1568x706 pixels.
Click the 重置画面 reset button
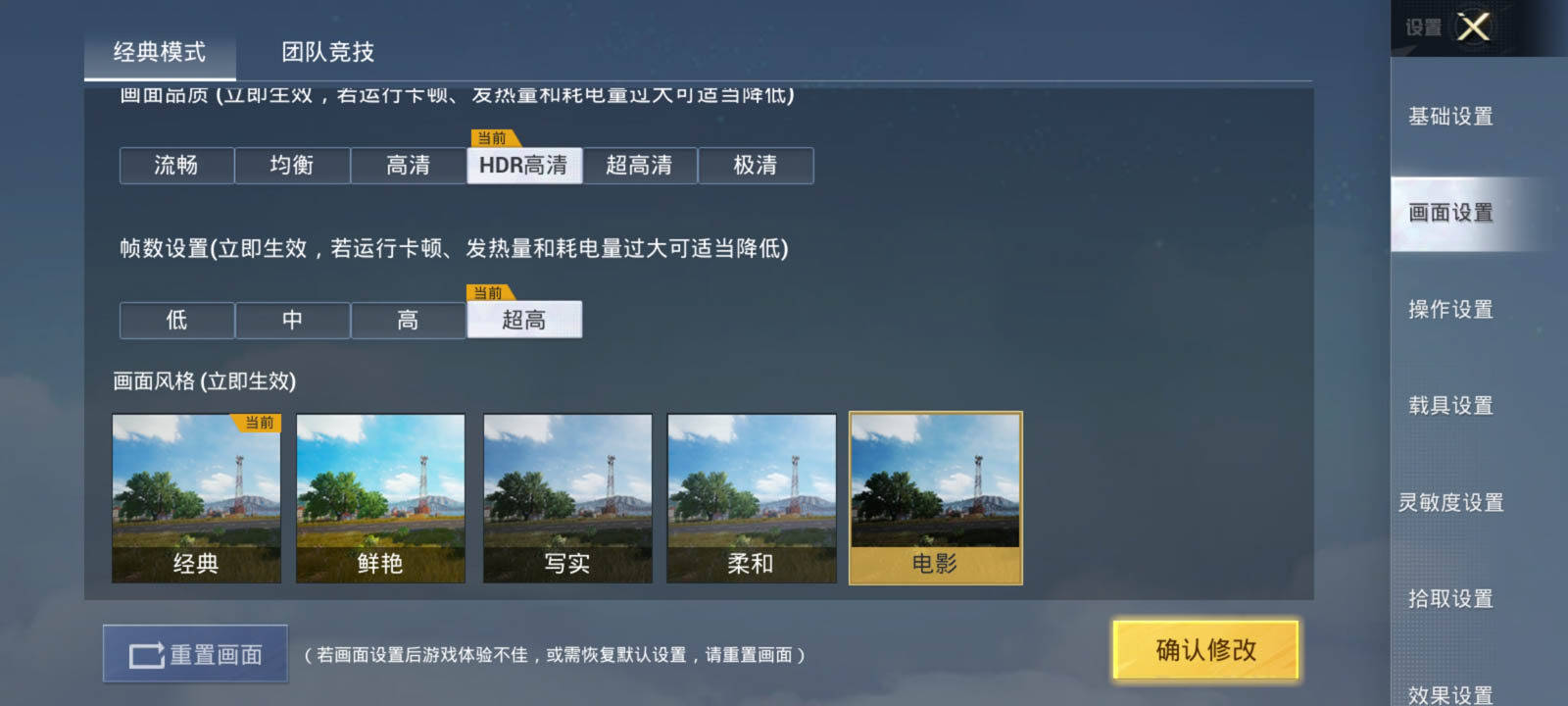coord(196,652)
